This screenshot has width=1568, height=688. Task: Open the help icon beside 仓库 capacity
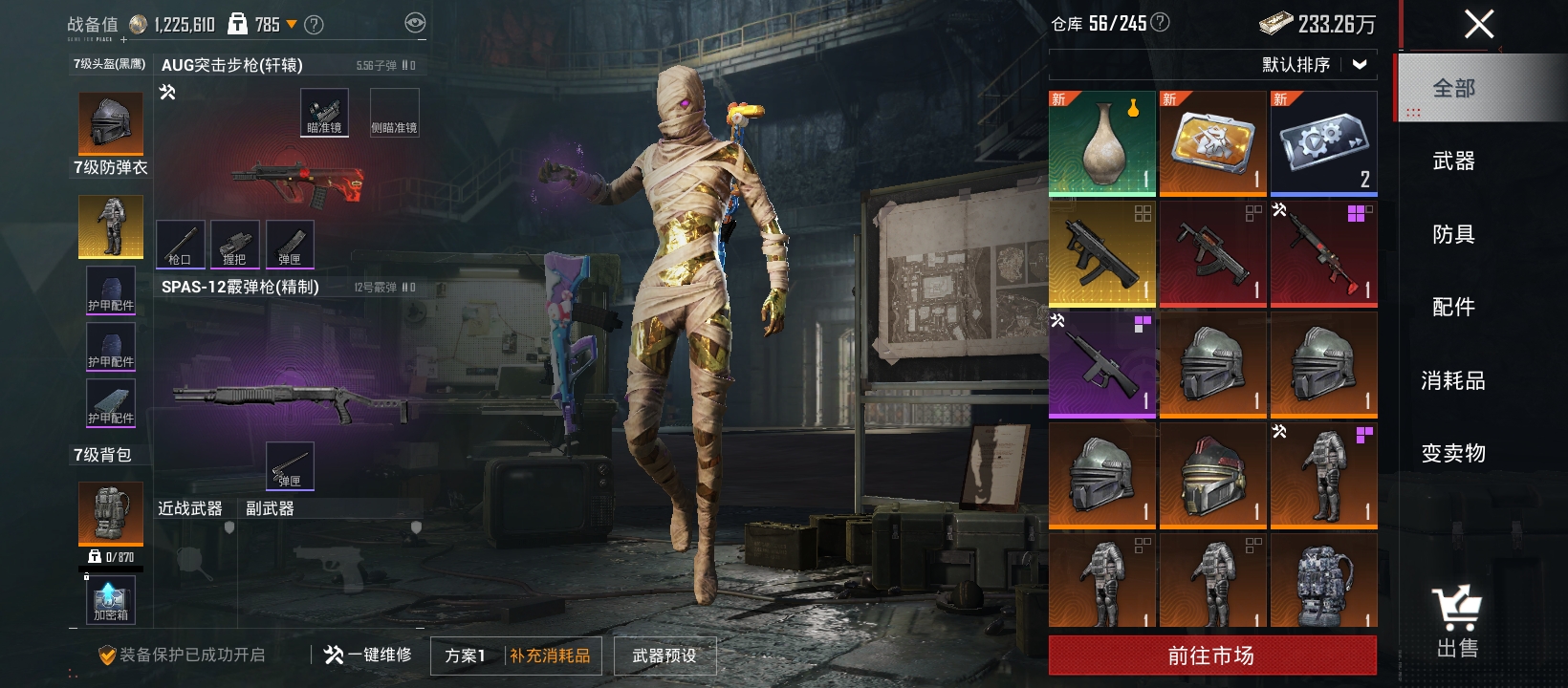1160,22
